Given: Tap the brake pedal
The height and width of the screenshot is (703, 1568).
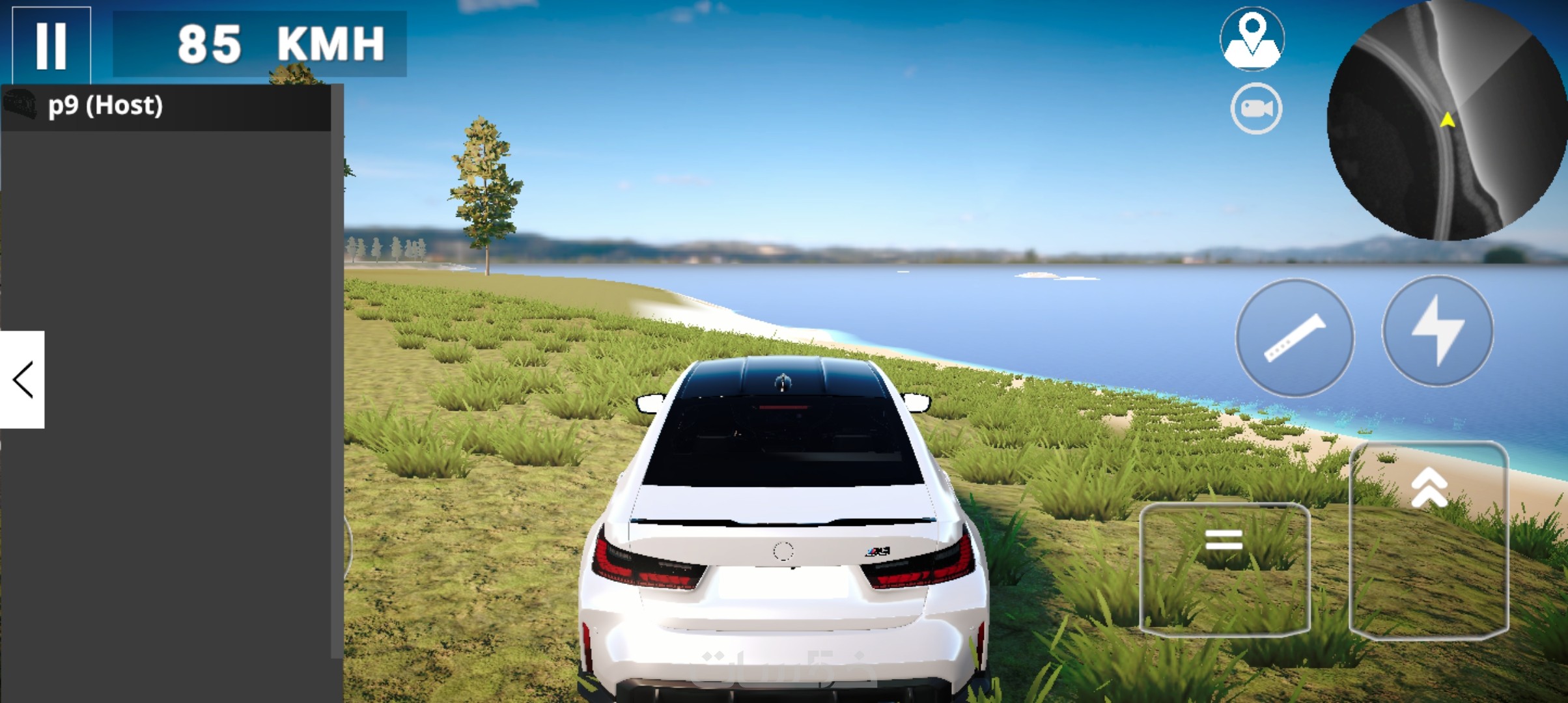Looking at the screenshot, I should click(x=1224, y=568).
